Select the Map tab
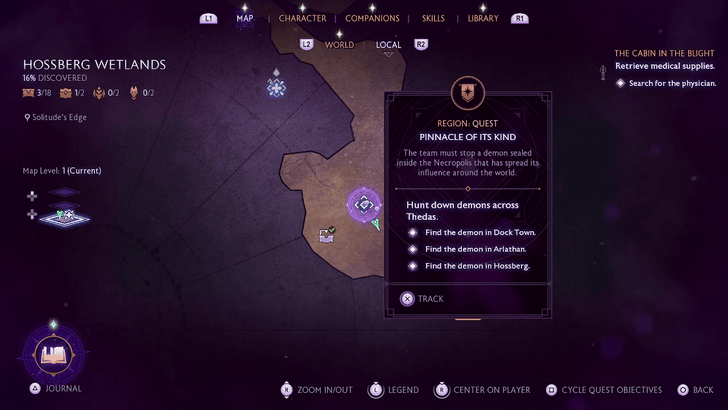 tap(244, 18)
